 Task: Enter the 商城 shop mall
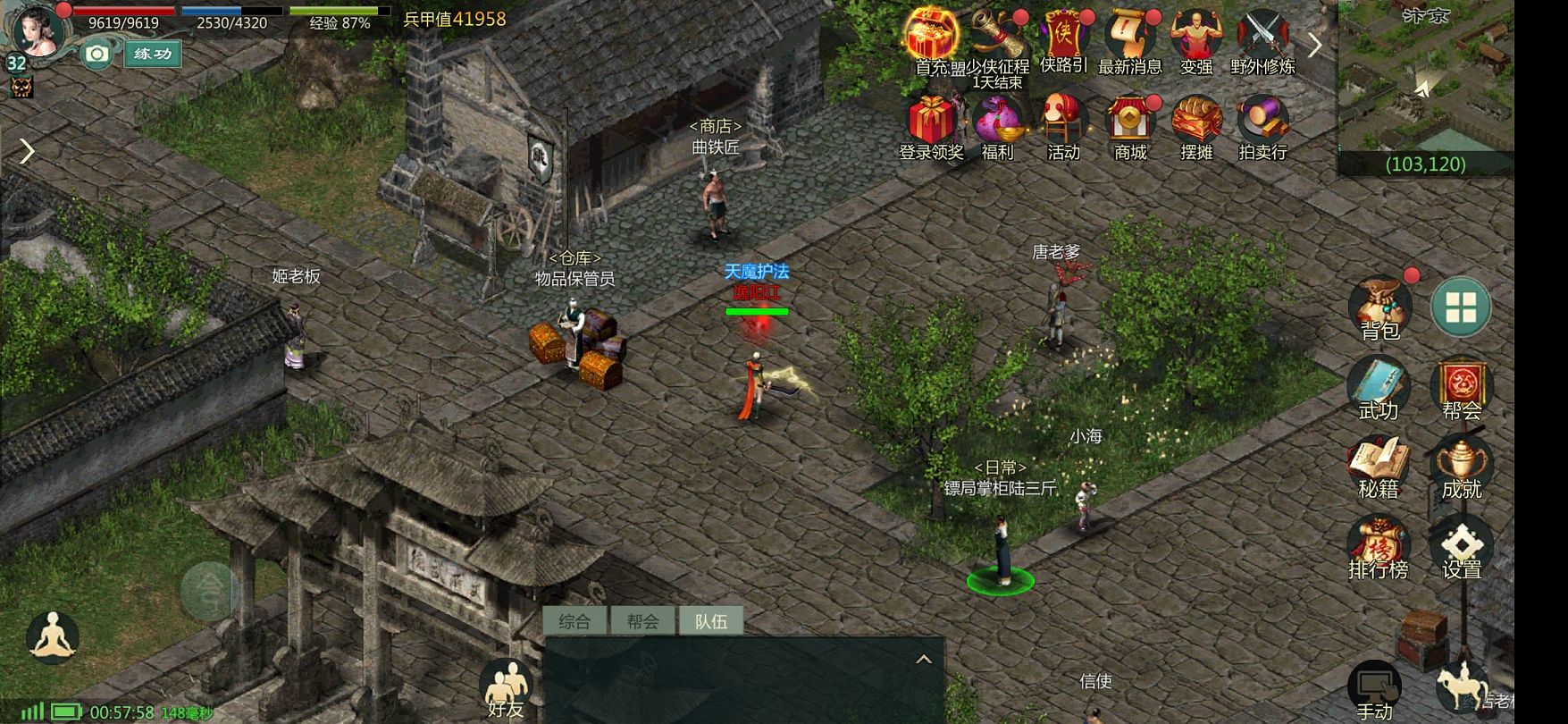point(1130,127)
